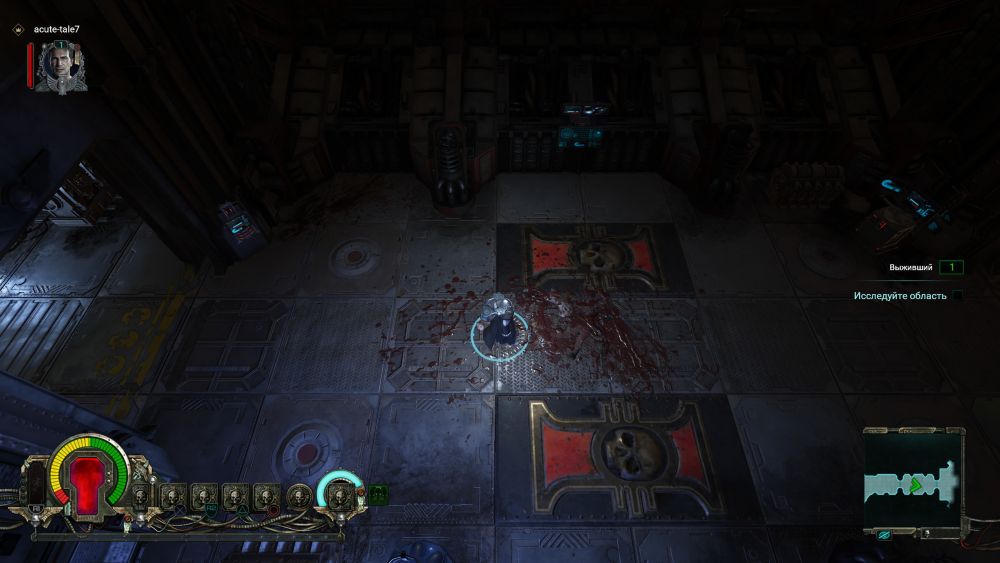
Task: Activate the skull skill with cyan ring
Action: tap(339, 493)
